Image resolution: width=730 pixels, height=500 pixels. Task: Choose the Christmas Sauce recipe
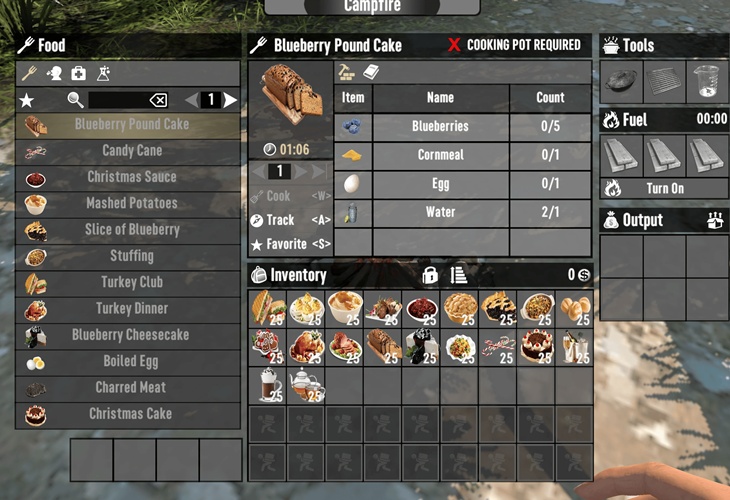pos(130,177)
